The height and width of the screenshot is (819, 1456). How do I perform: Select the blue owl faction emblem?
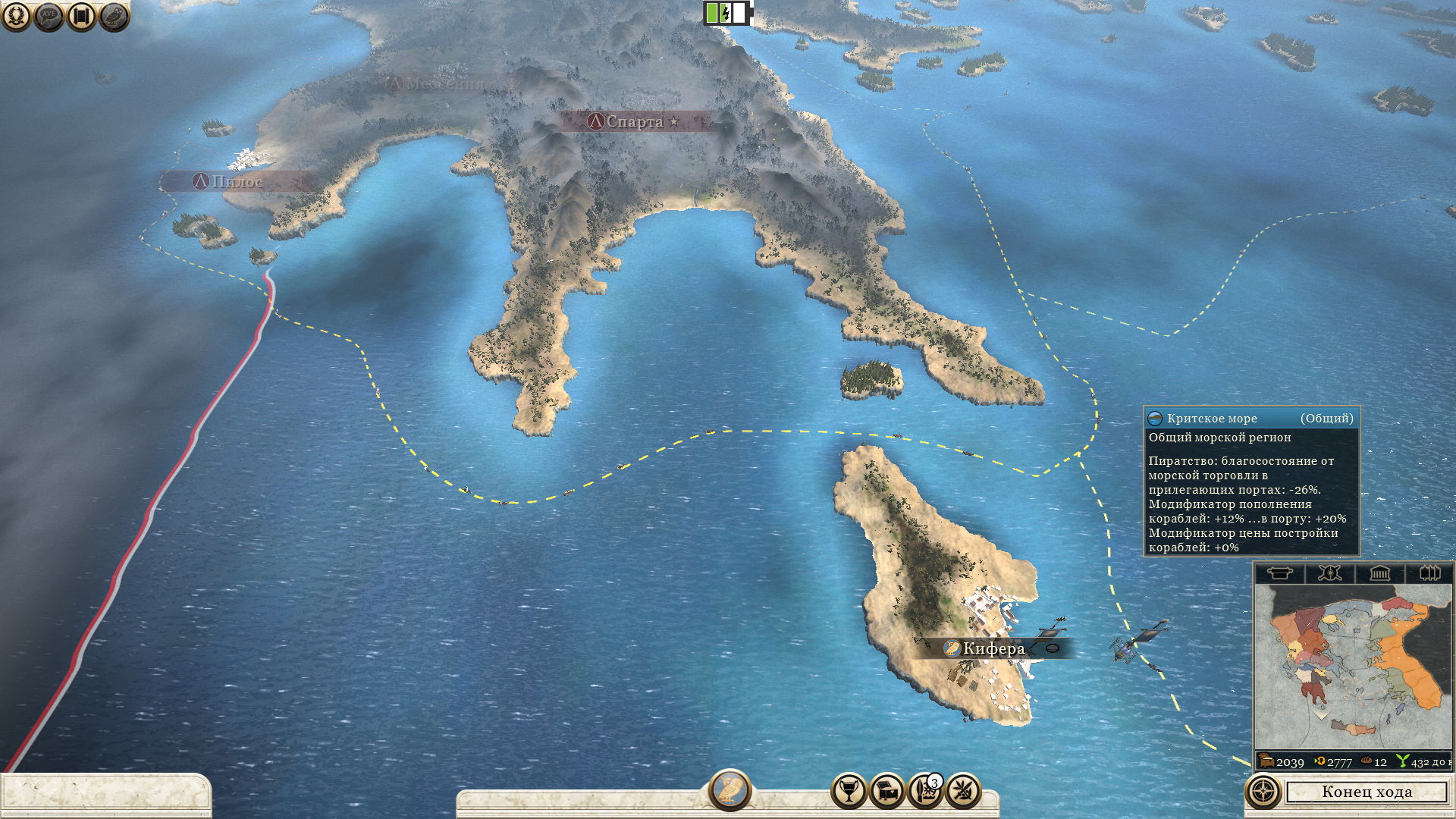tap(730, 789)
